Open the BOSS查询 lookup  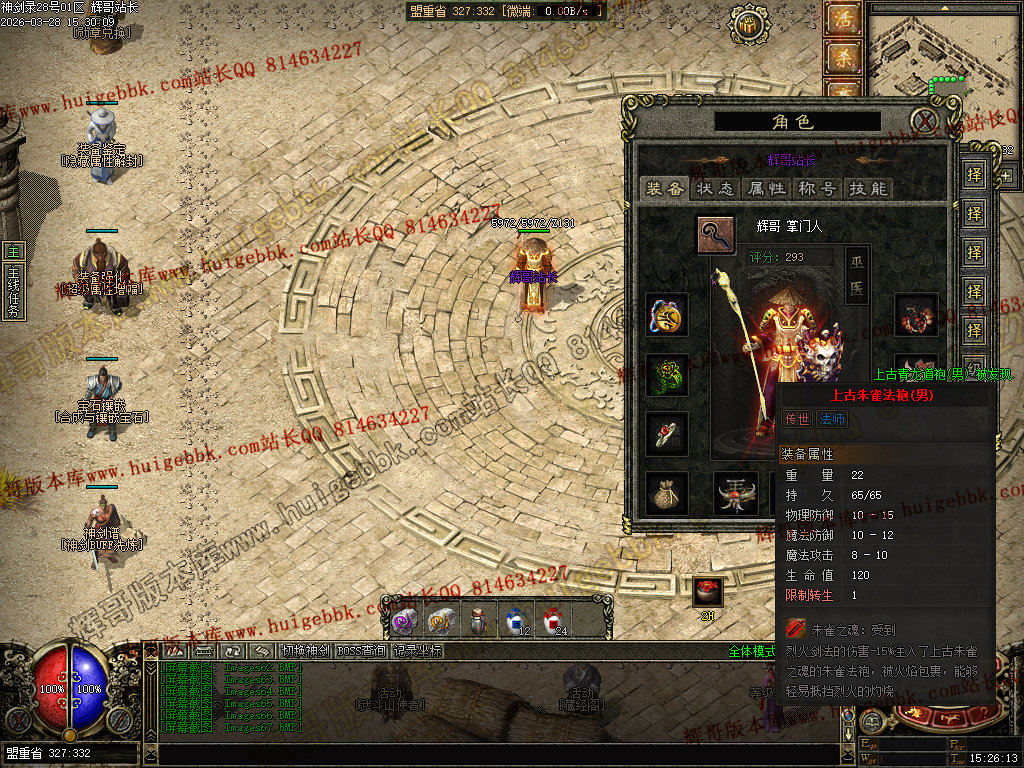[362, 651]
